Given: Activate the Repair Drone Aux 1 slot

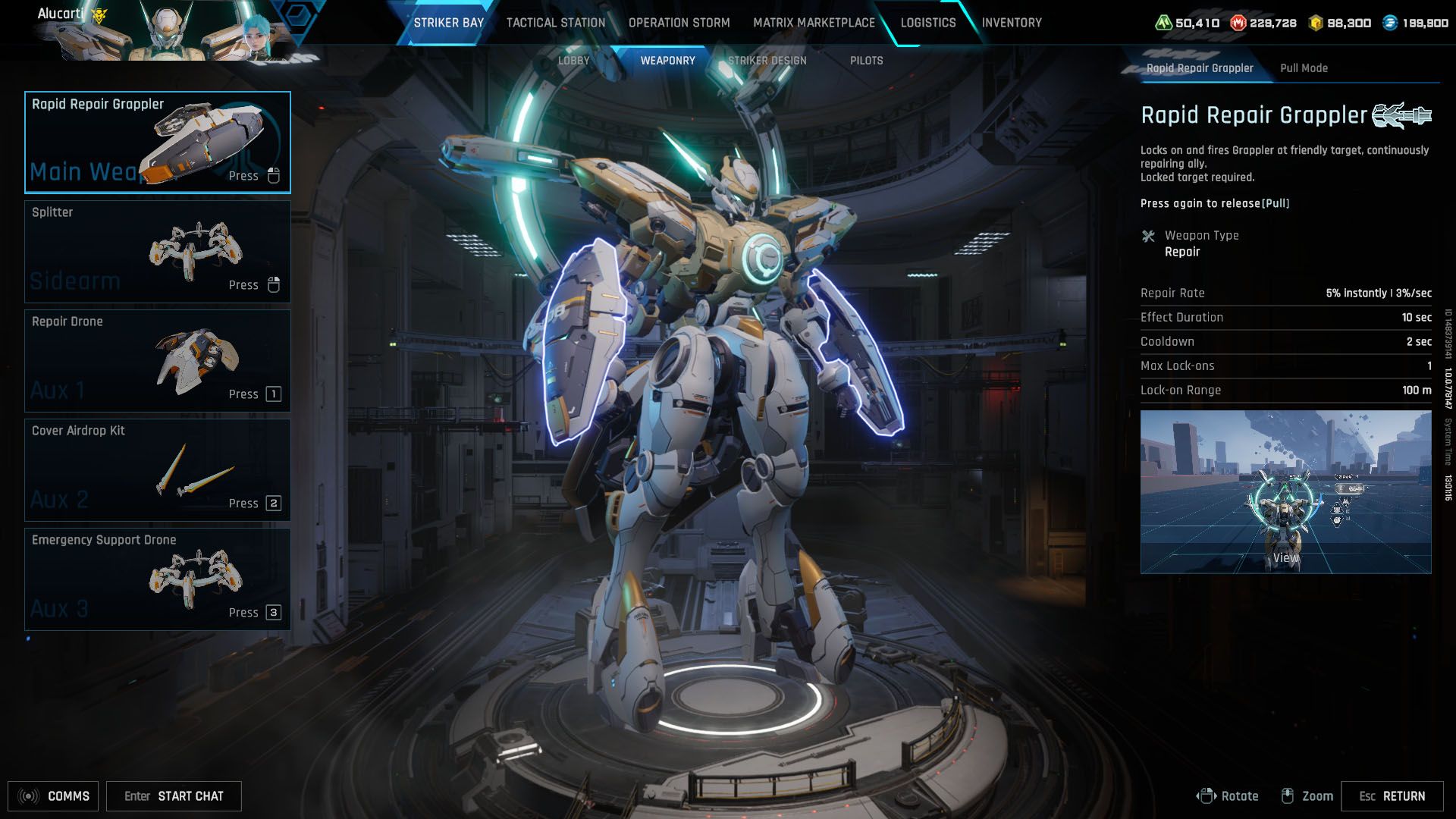Looking at the screenshot, I should [x=157, y=360].
